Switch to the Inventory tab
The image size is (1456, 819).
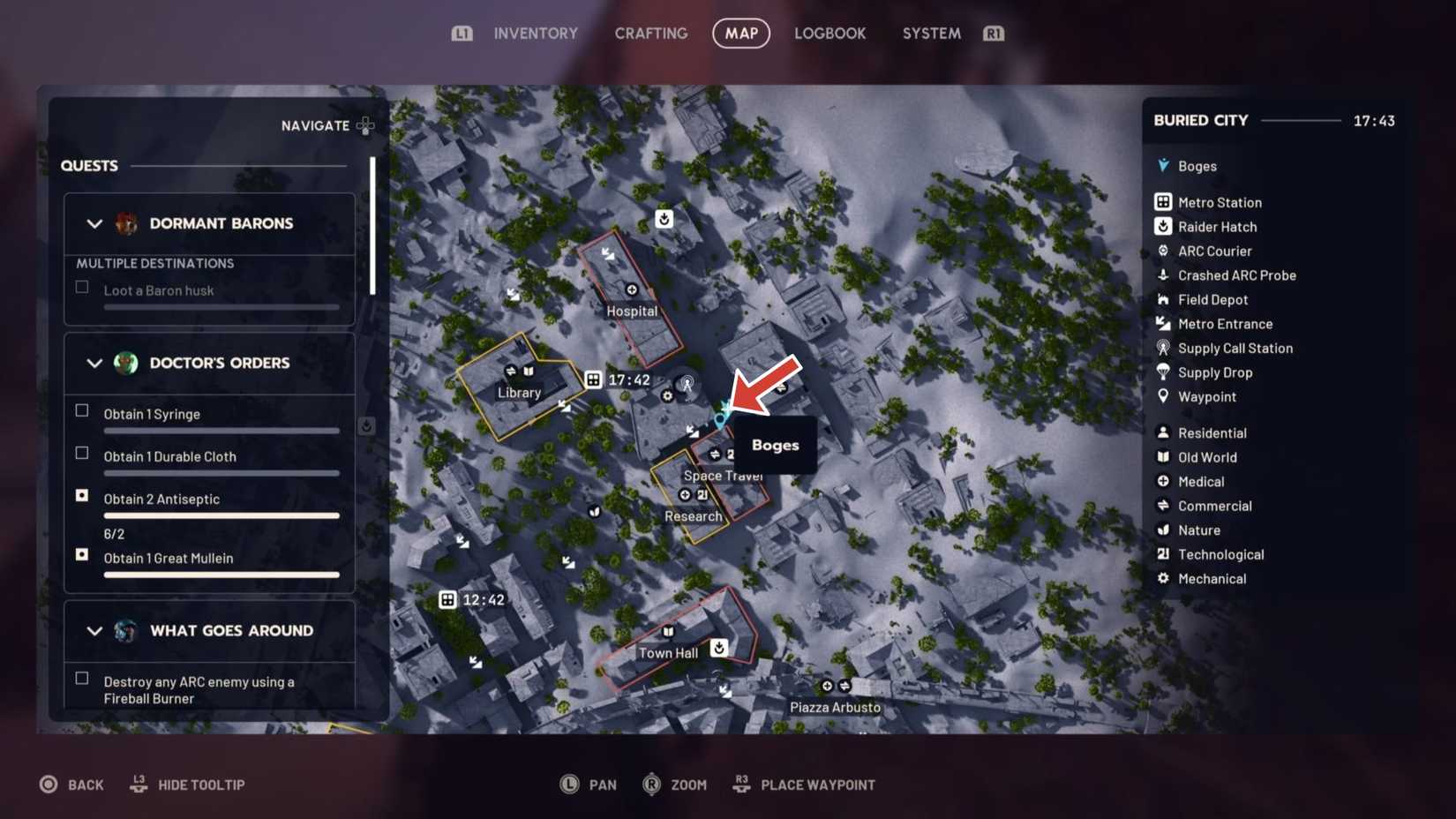click(536, 33)
